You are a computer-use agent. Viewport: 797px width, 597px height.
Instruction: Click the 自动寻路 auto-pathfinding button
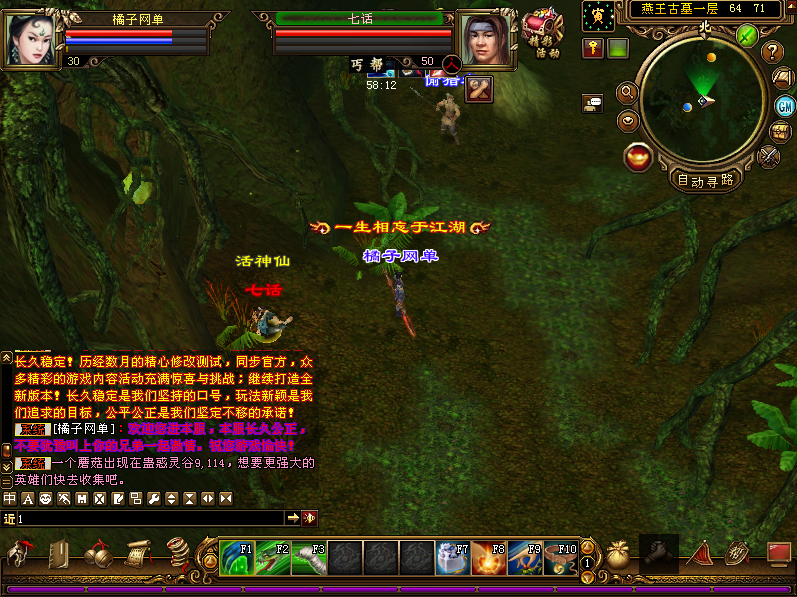click(706, 181)
